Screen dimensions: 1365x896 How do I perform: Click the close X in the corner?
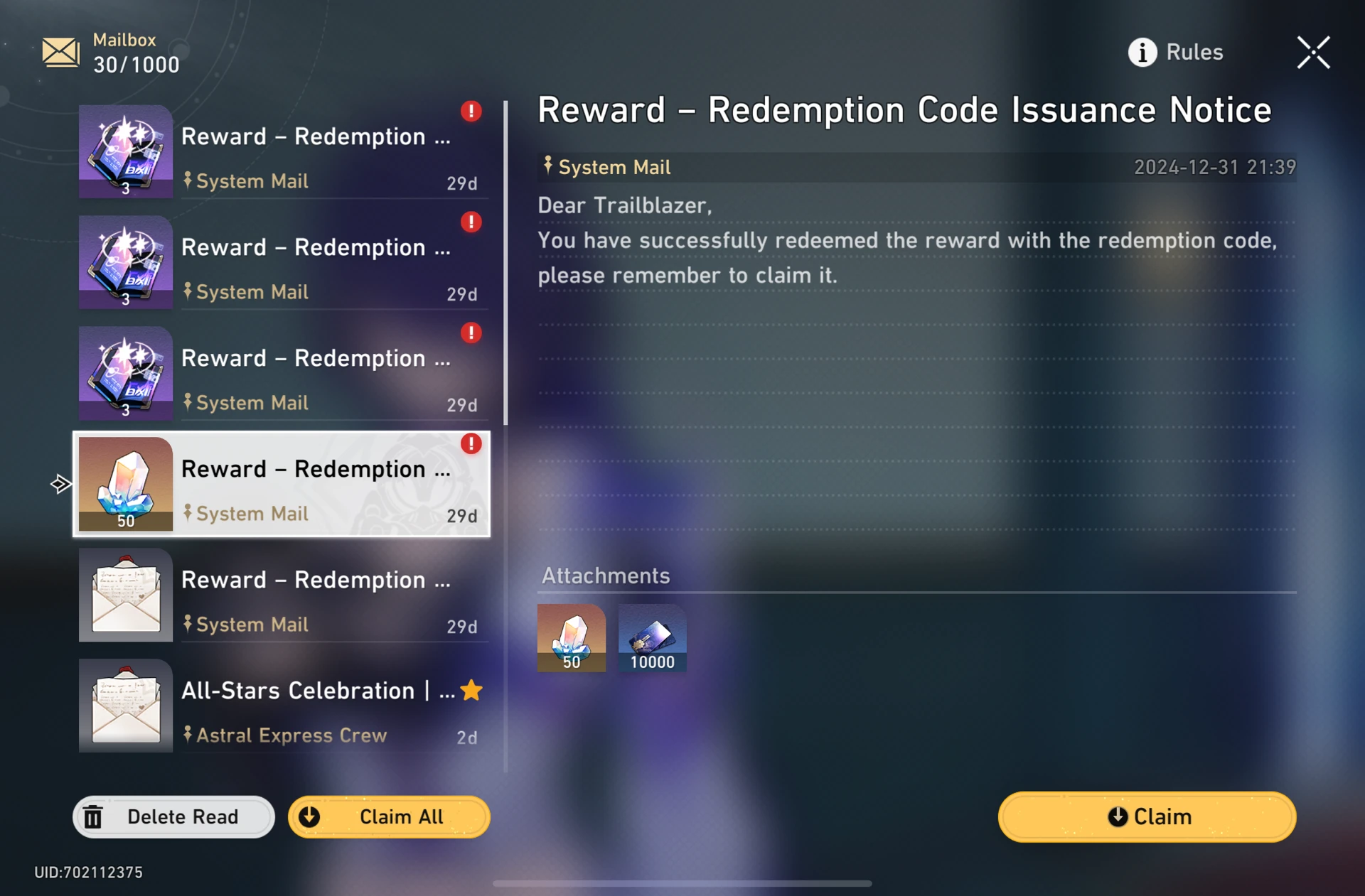click(x=1314, y=52)
